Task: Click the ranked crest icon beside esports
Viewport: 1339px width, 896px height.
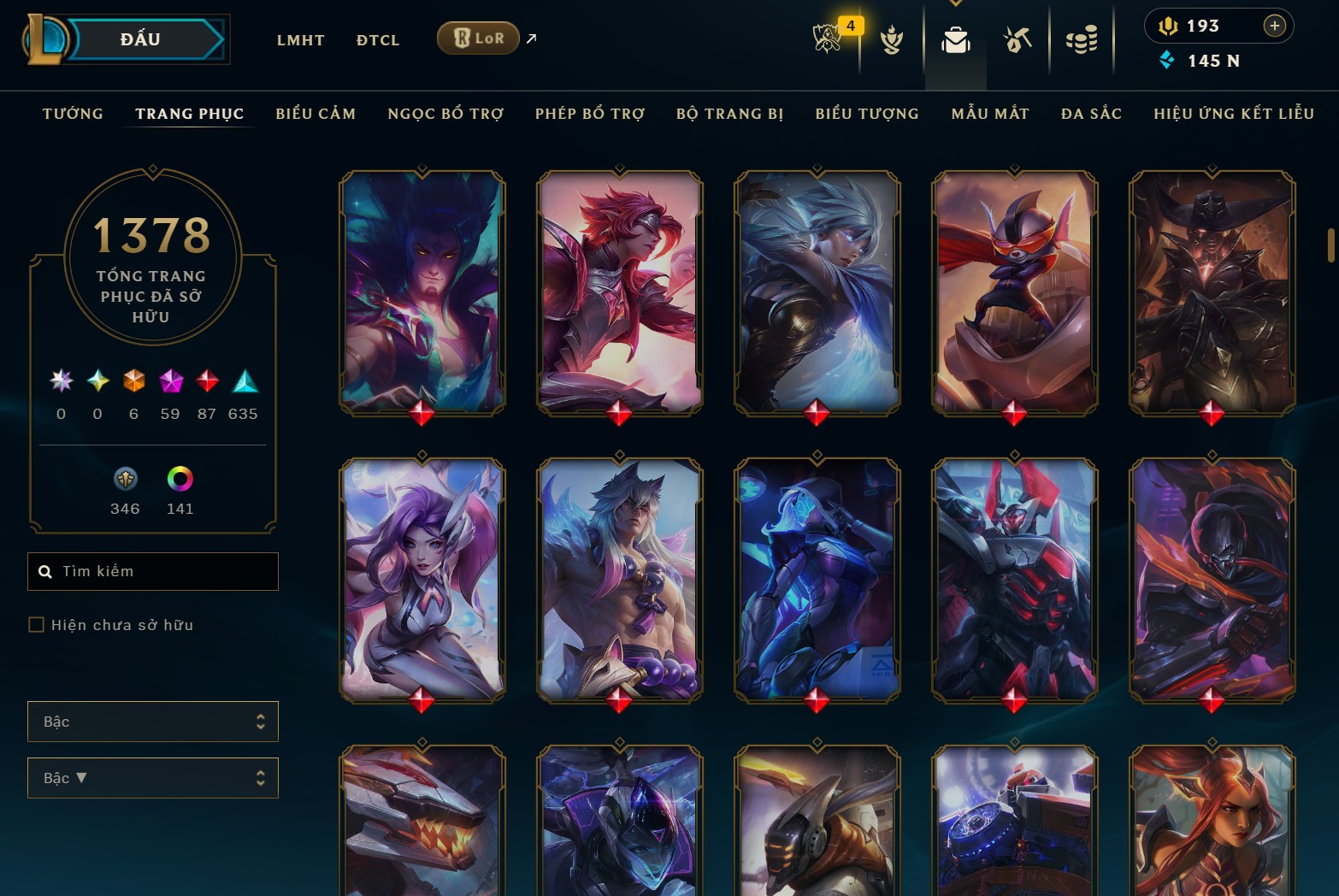Action: [892, 38]
